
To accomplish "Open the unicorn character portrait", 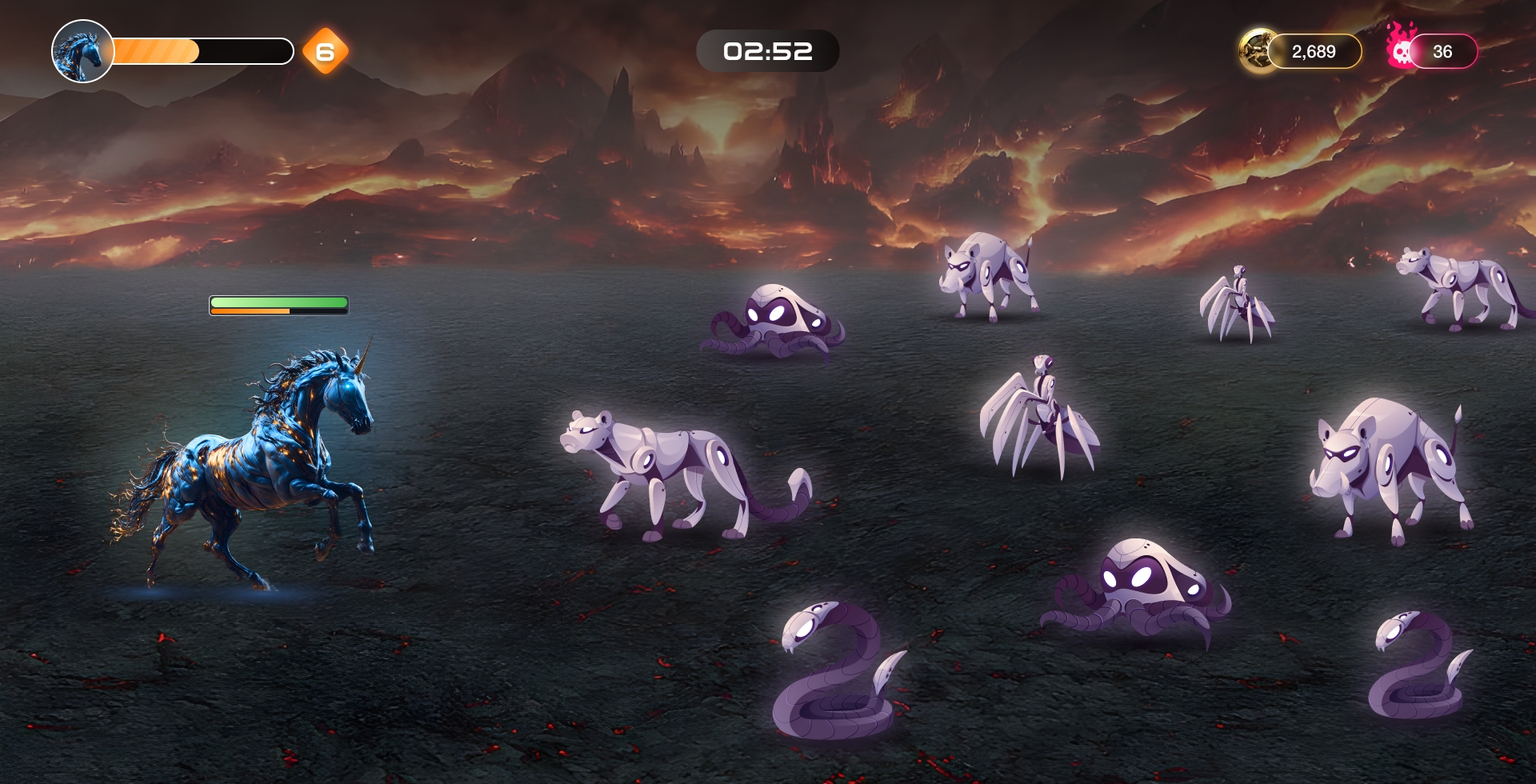I will pyautogui.click(x=82, y=51).
